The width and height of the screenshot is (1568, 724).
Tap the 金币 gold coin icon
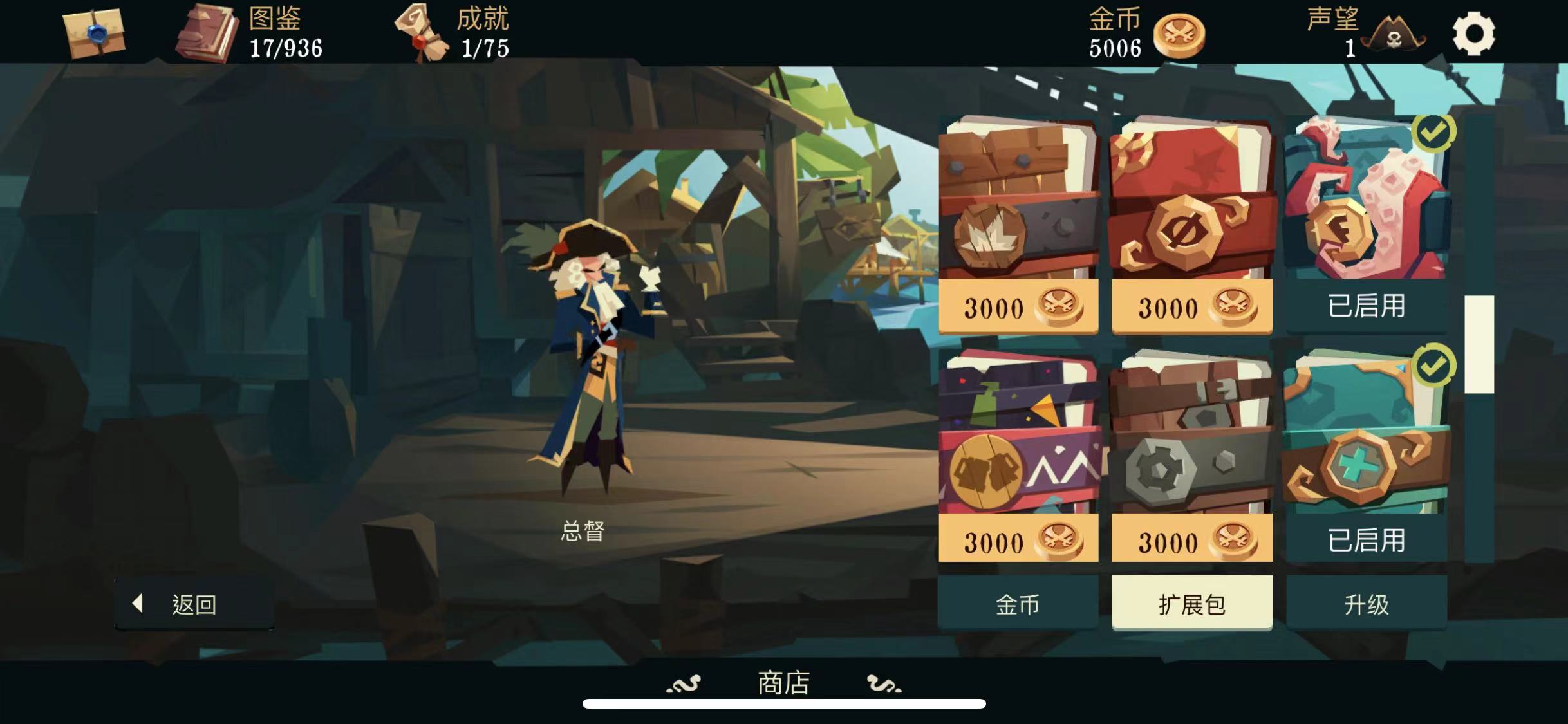(1179, 35)
